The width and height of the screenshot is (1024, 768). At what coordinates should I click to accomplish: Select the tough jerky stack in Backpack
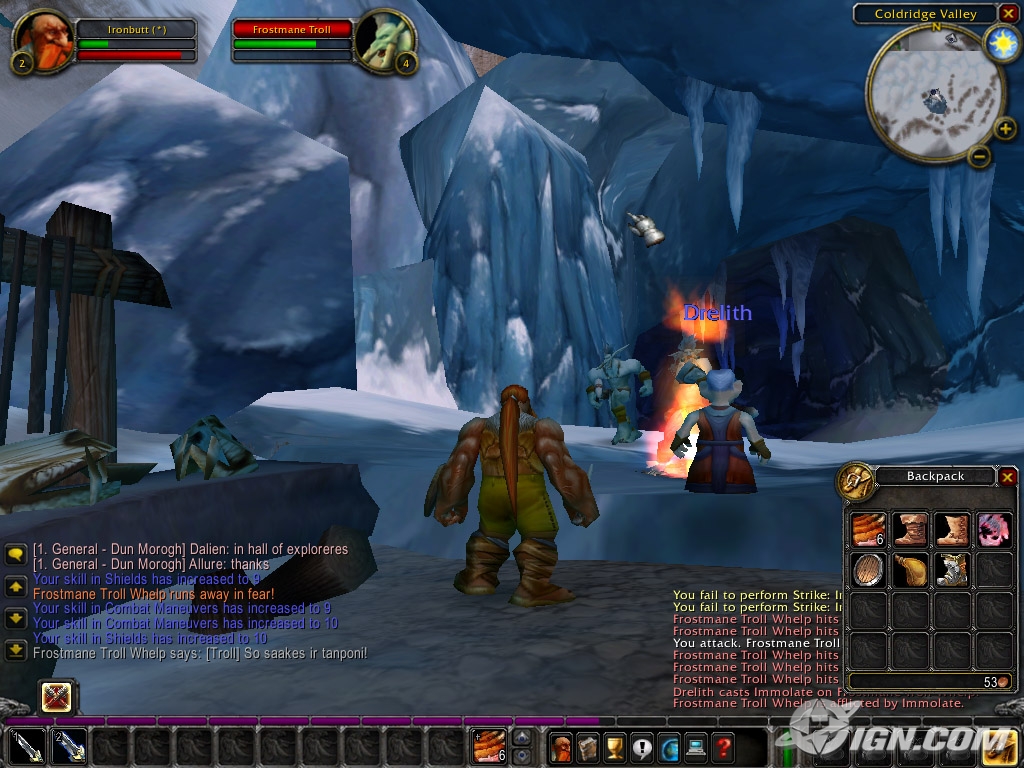click(868, 529)
